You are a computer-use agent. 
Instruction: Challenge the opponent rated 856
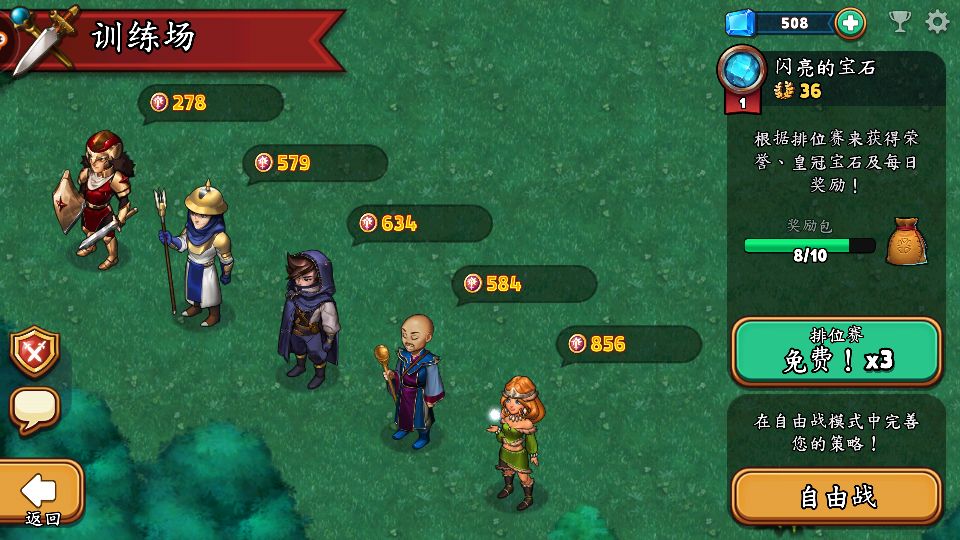[x=516, y=440]
